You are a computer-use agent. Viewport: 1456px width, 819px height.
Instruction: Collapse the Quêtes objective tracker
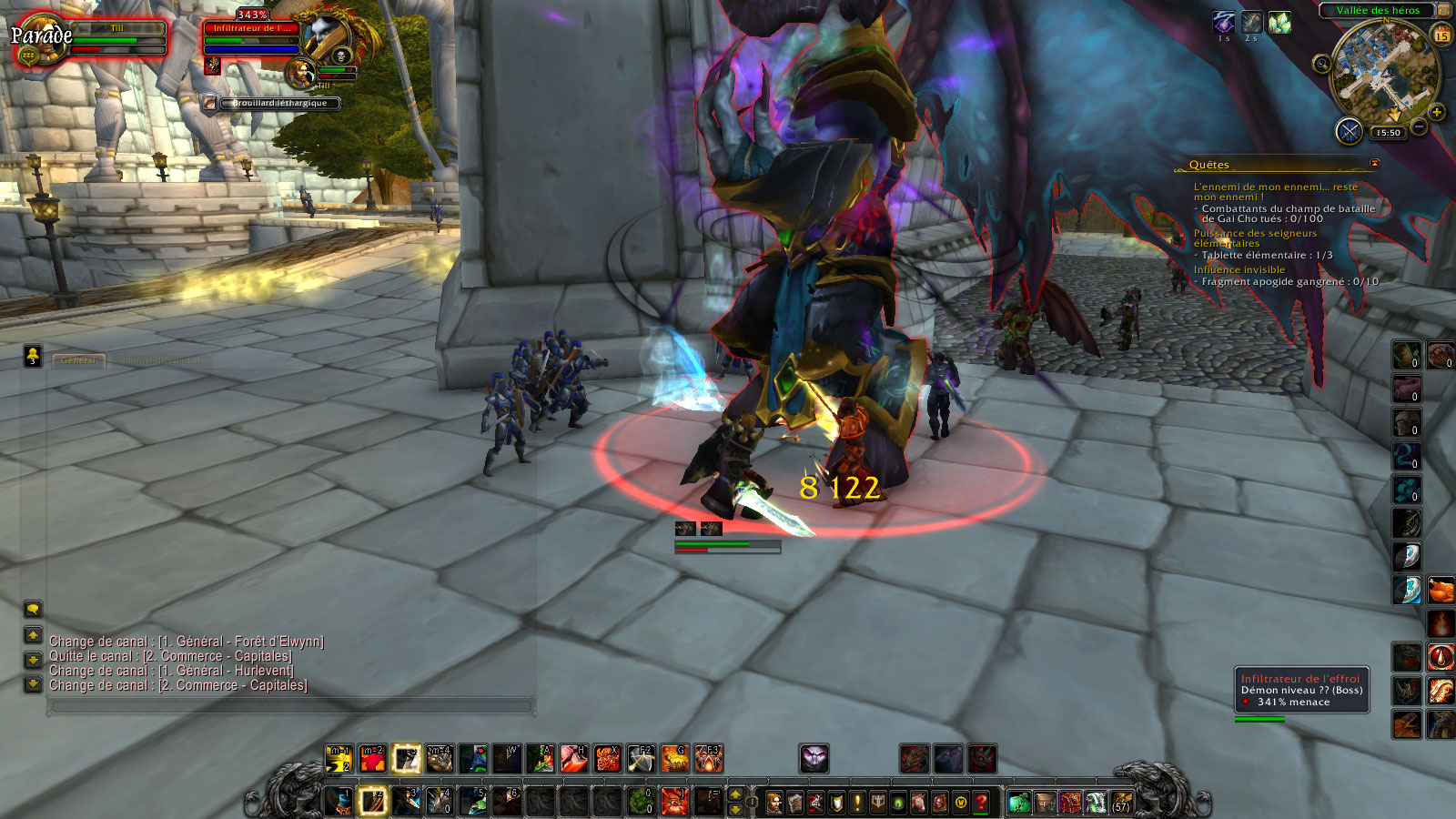coord(1374,164)
